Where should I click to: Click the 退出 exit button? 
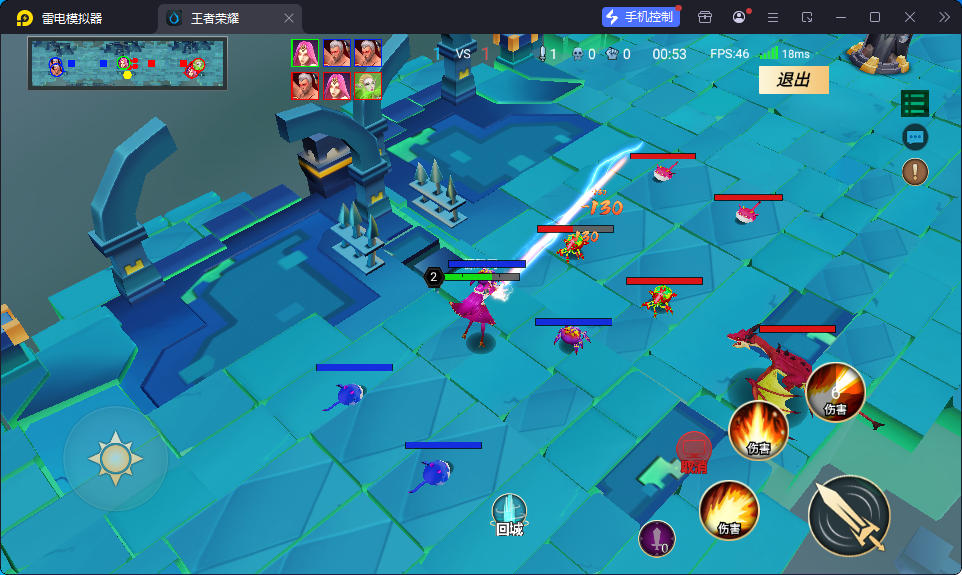[x=793, y=80]
